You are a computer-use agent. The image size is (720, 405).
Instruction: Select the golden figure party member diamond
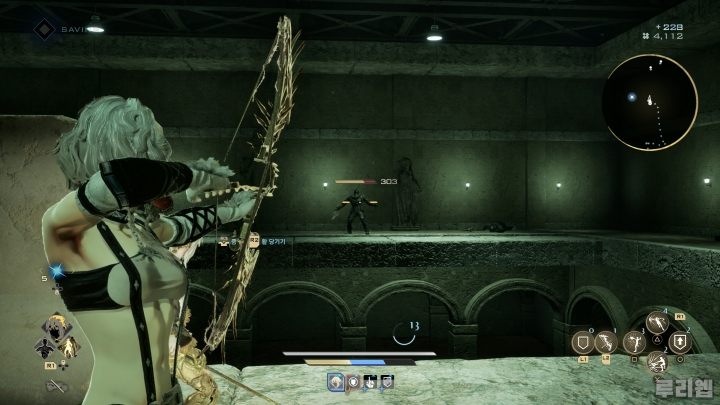[70, 347]
